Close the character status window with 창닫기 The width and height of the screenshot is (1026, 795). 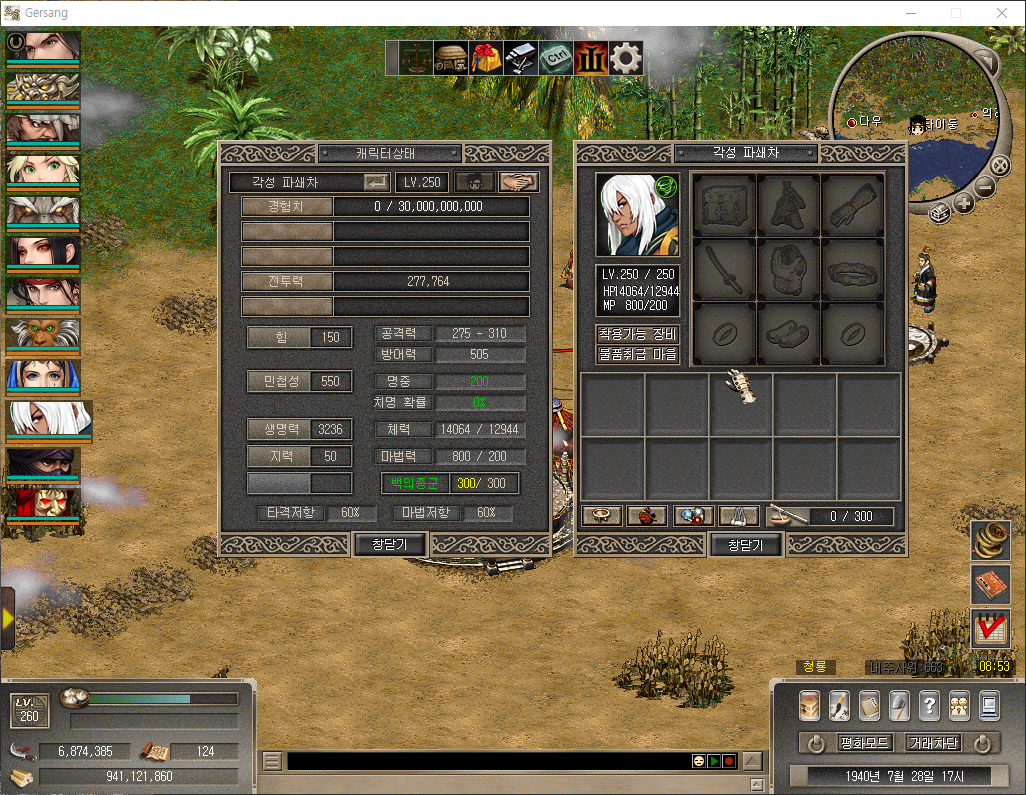[391, 545]
